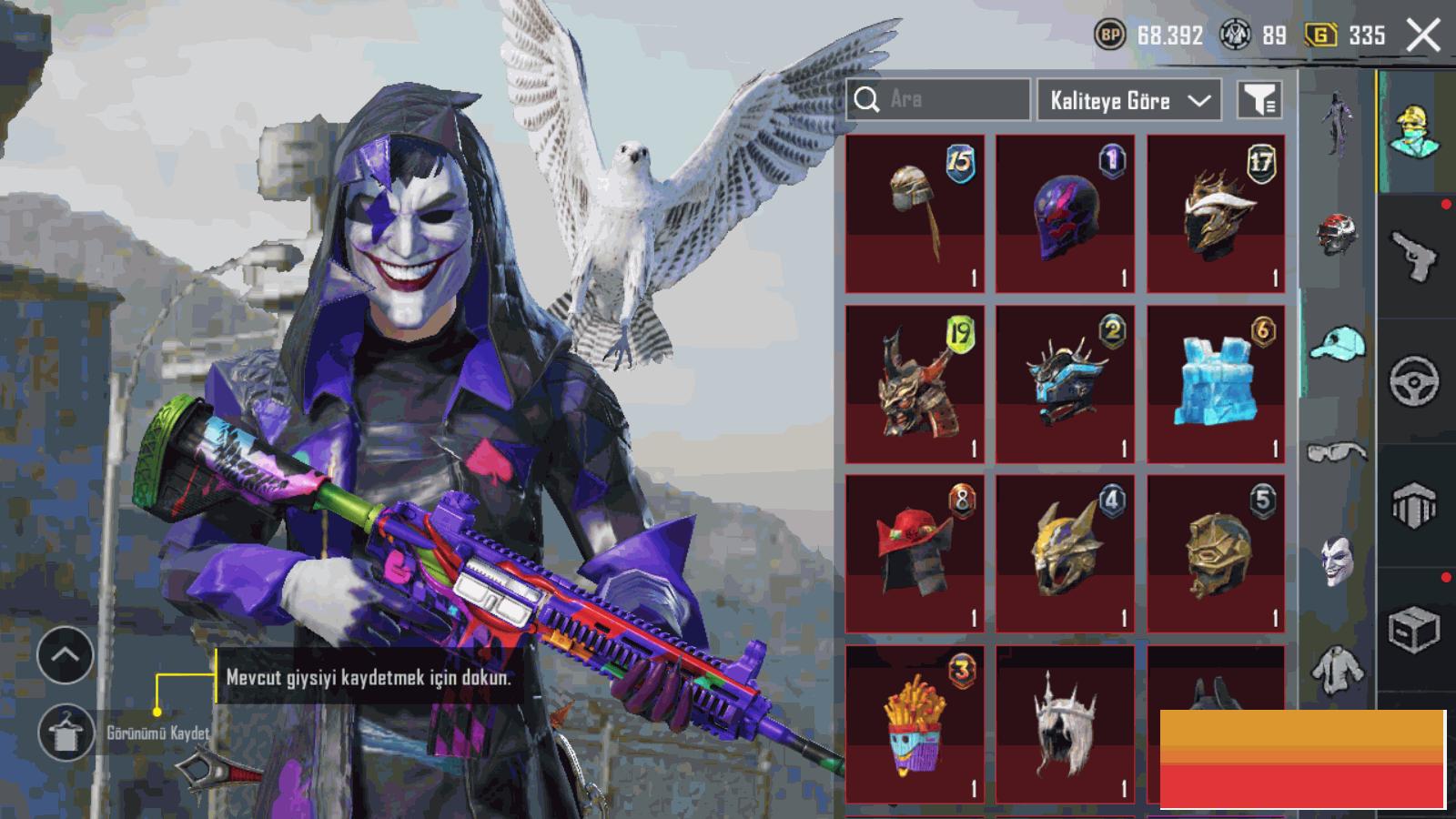The width and height of the screenshot is (1456, 819).
Task: Pick the spiked blue helmet numbered 2
Action: tap(1065, 384)
